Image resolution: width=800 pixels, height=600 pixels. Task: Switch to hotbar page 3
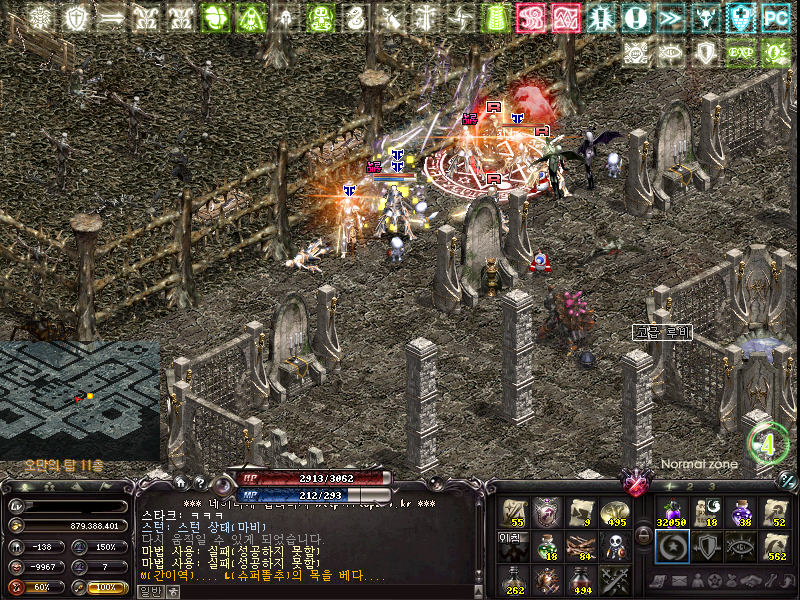[x=712, y=488]
